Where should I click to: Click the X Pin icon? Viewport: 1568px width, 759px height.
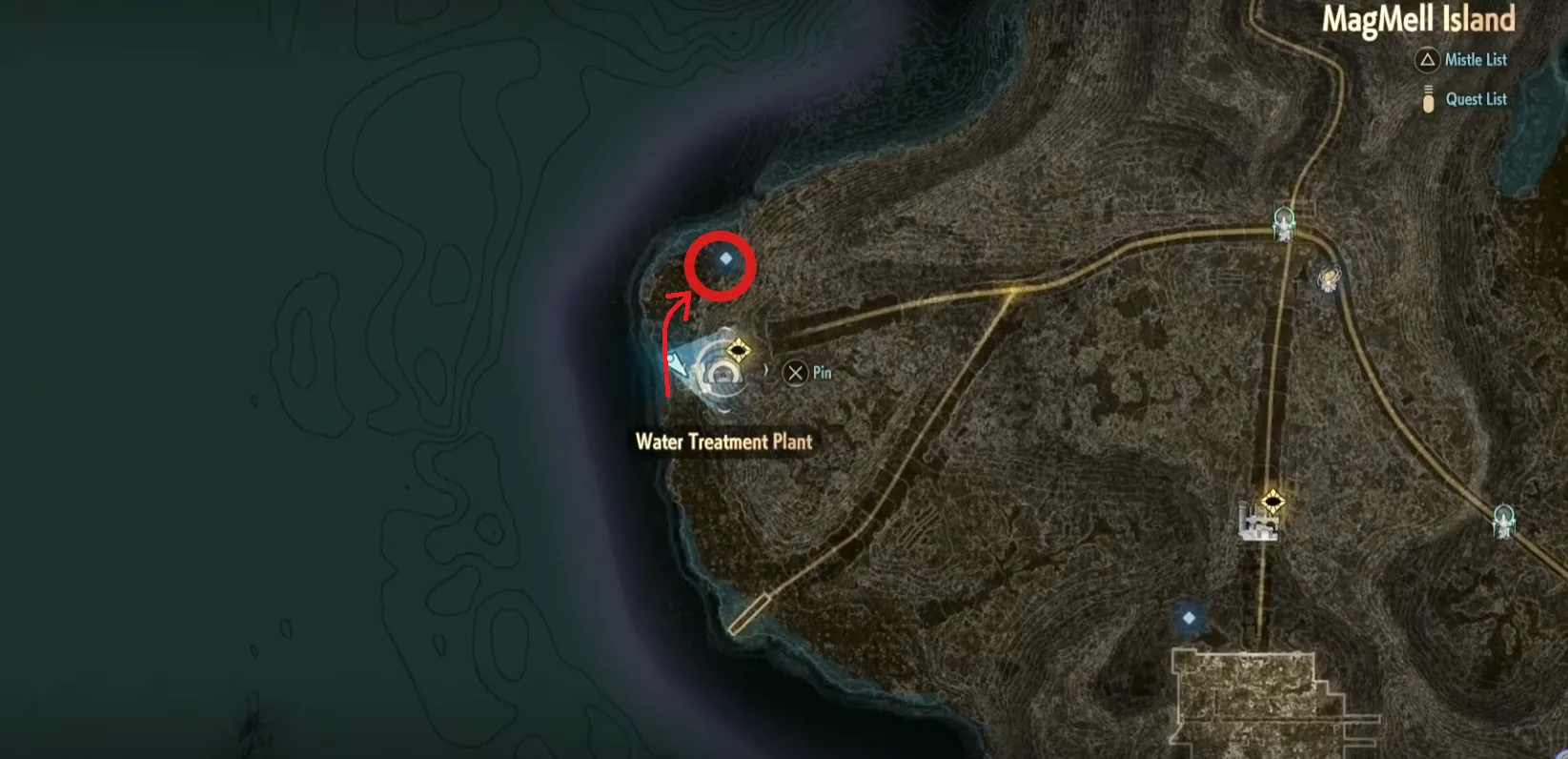(796, 372)
